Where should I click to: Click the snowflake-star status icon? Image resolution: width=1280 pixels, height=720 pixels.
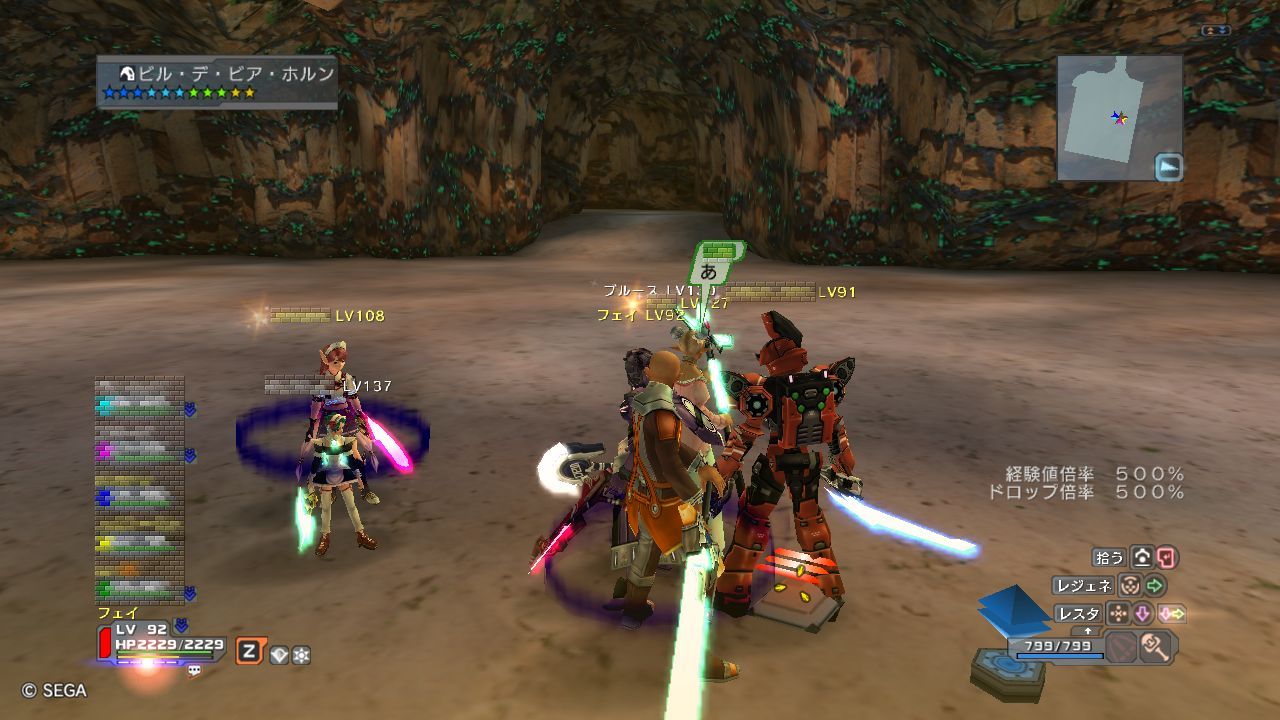coord(300,655)
